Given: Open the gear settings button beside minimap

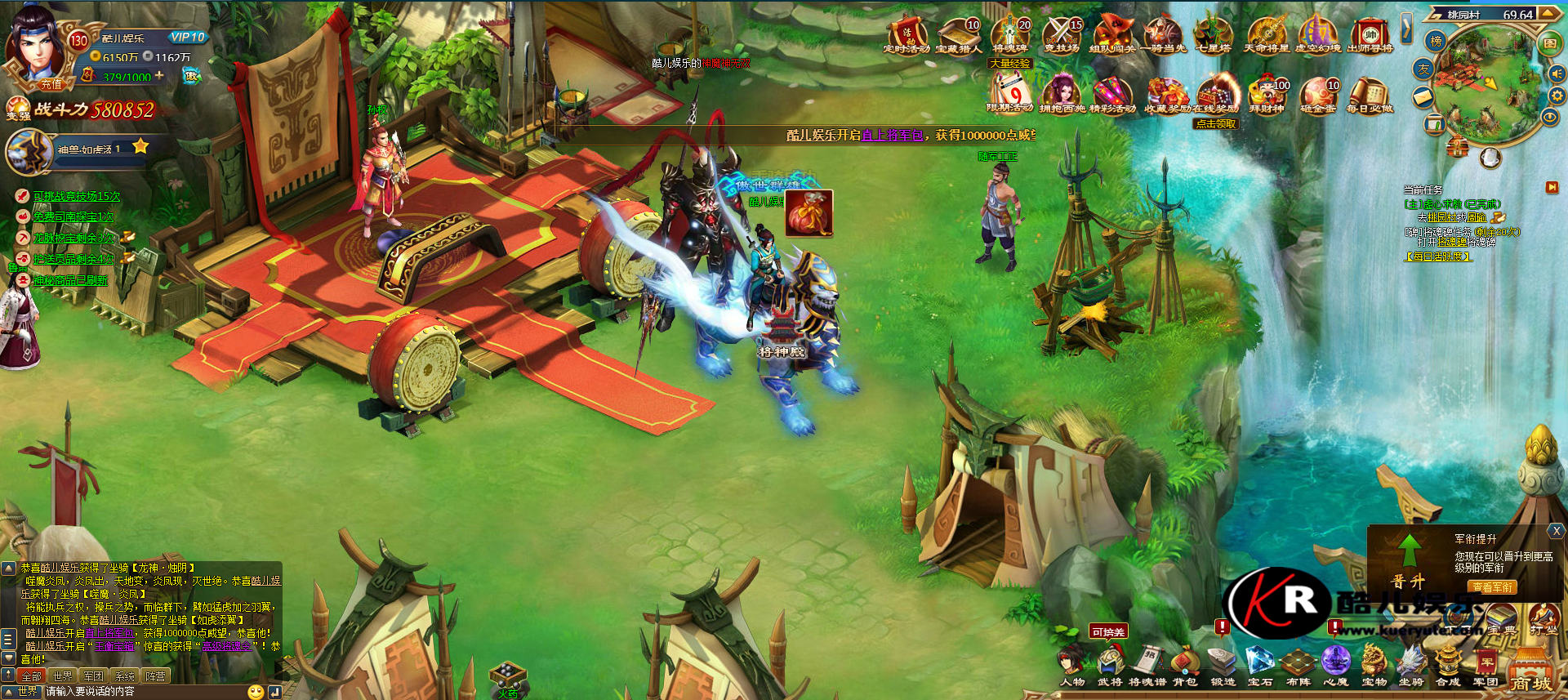Looking at the screenshot, I should coord(1557,96).
